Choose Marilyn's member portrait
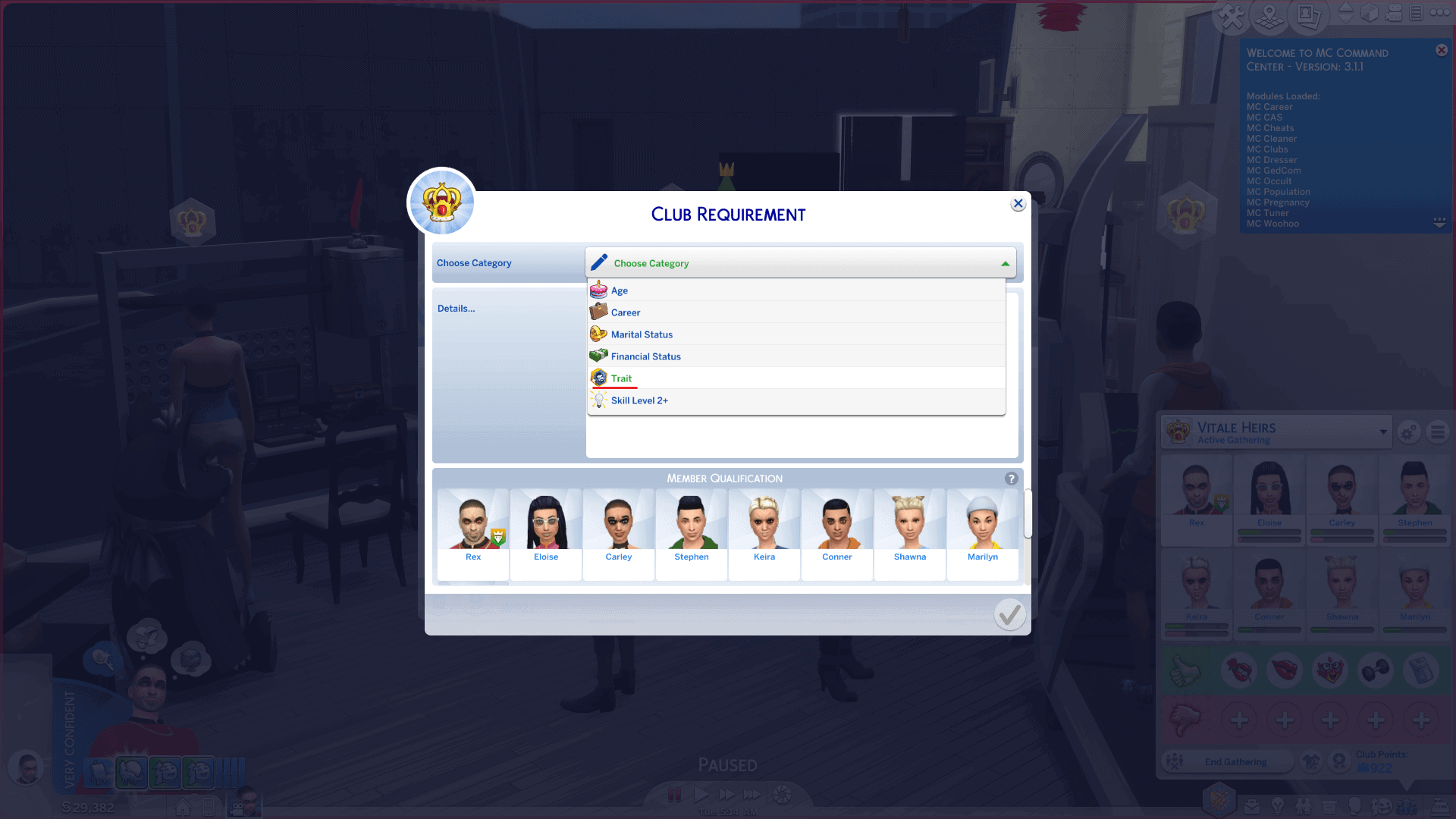Viewport: 1456px width, 819px height. click(983, 531)
